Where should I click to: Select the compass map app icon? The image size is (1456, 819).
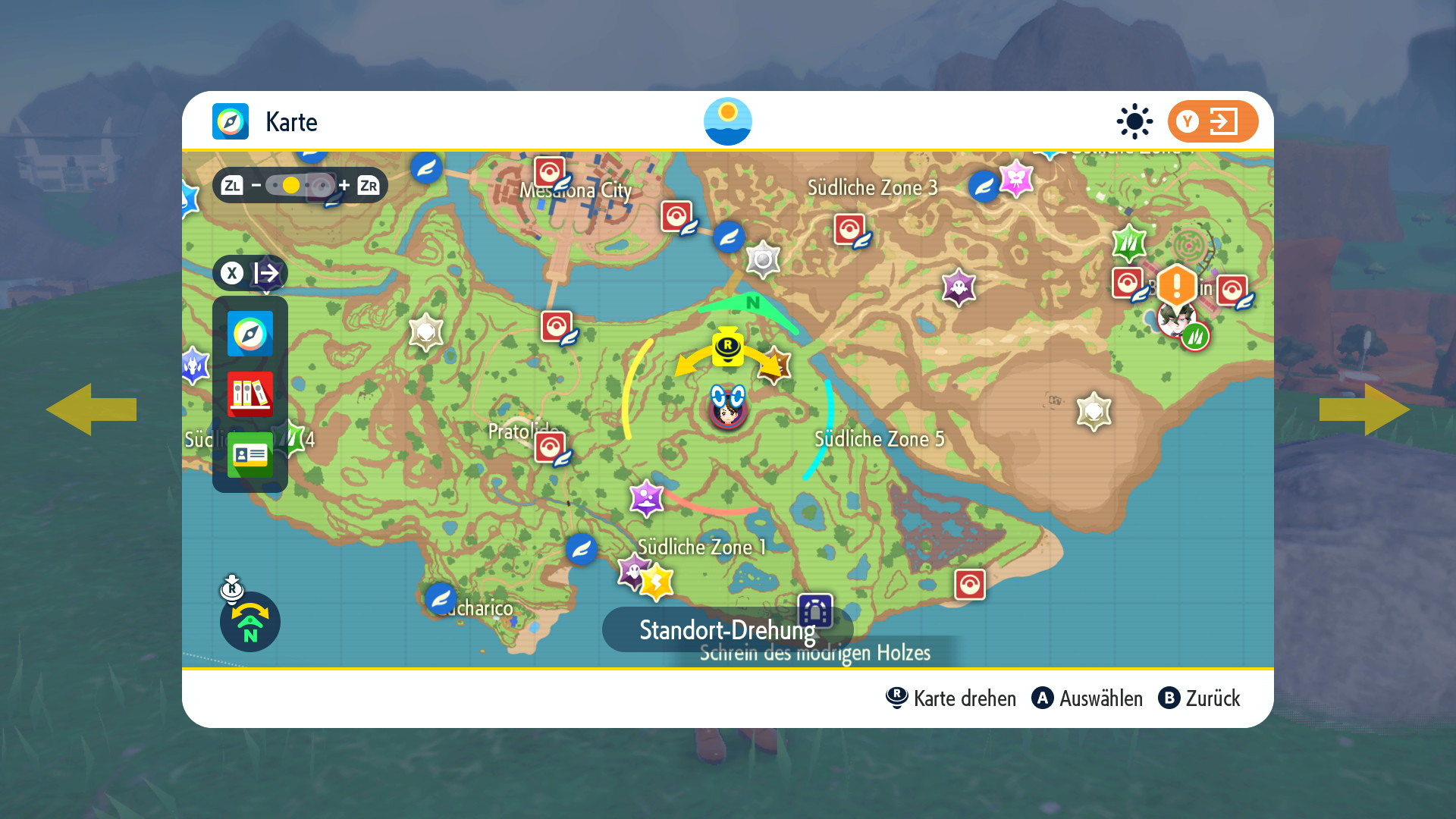pyautogui.click(x=250, y=334)
